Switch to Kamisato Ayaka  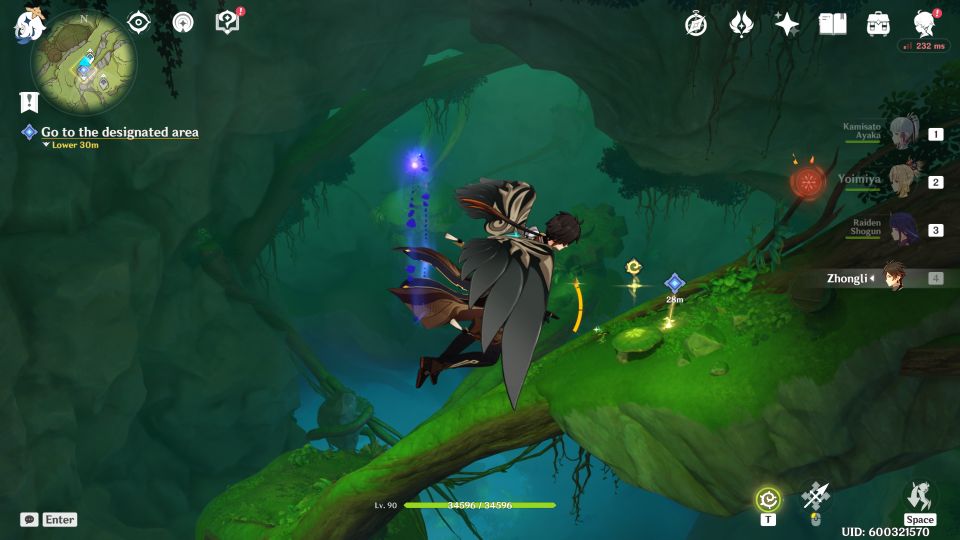(904, 133)
